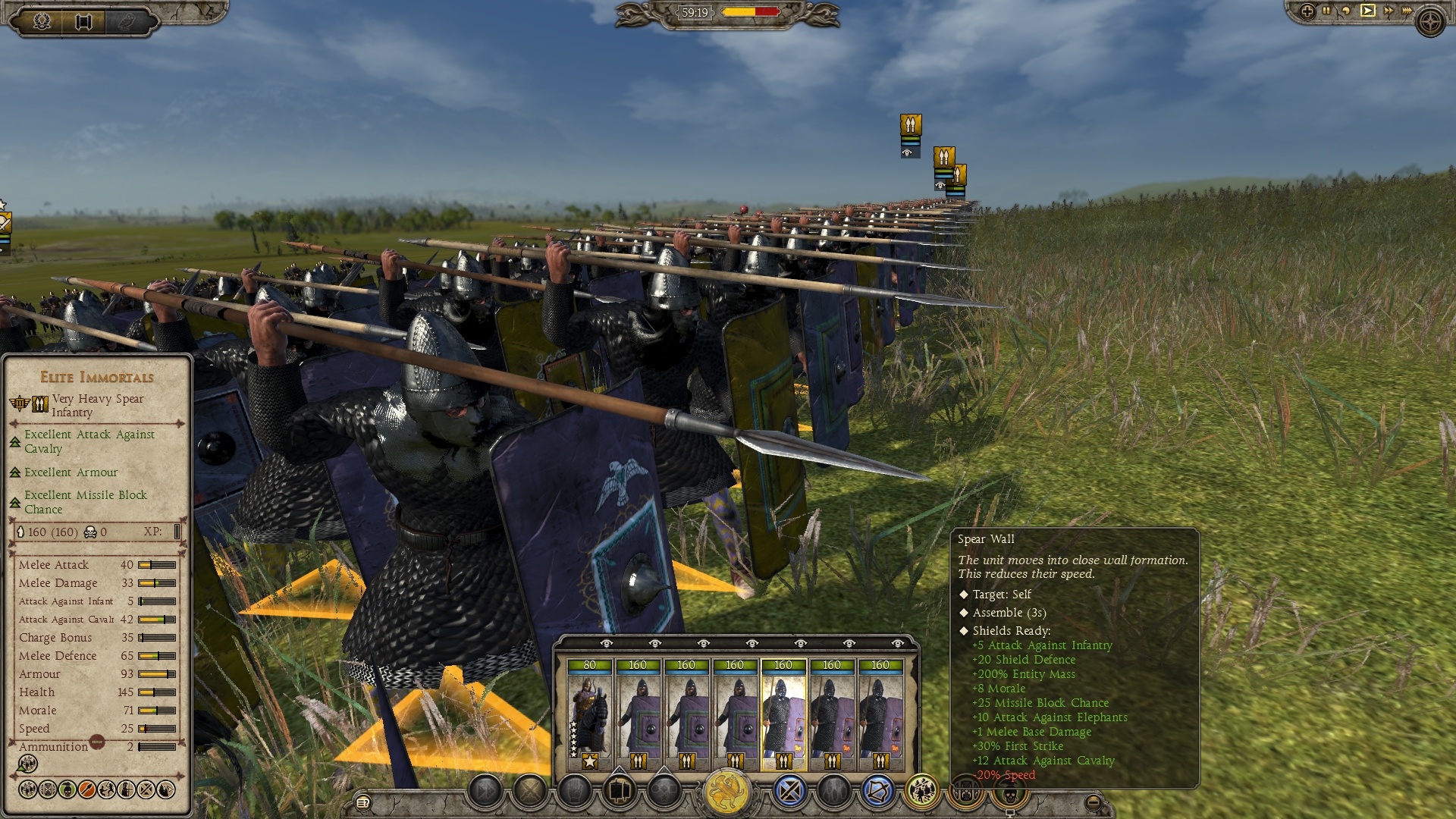Open the chat log button at bottom left

[x=363, y=802]
